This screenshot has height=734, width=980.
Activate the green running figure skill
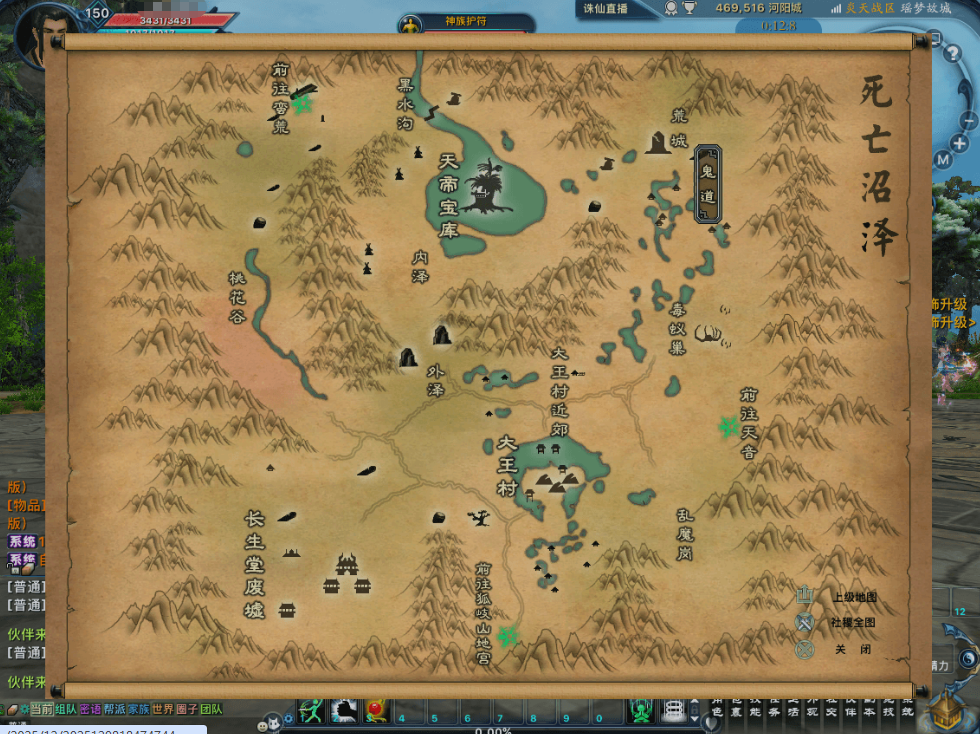pyautogui.click(x=312, y=711)
